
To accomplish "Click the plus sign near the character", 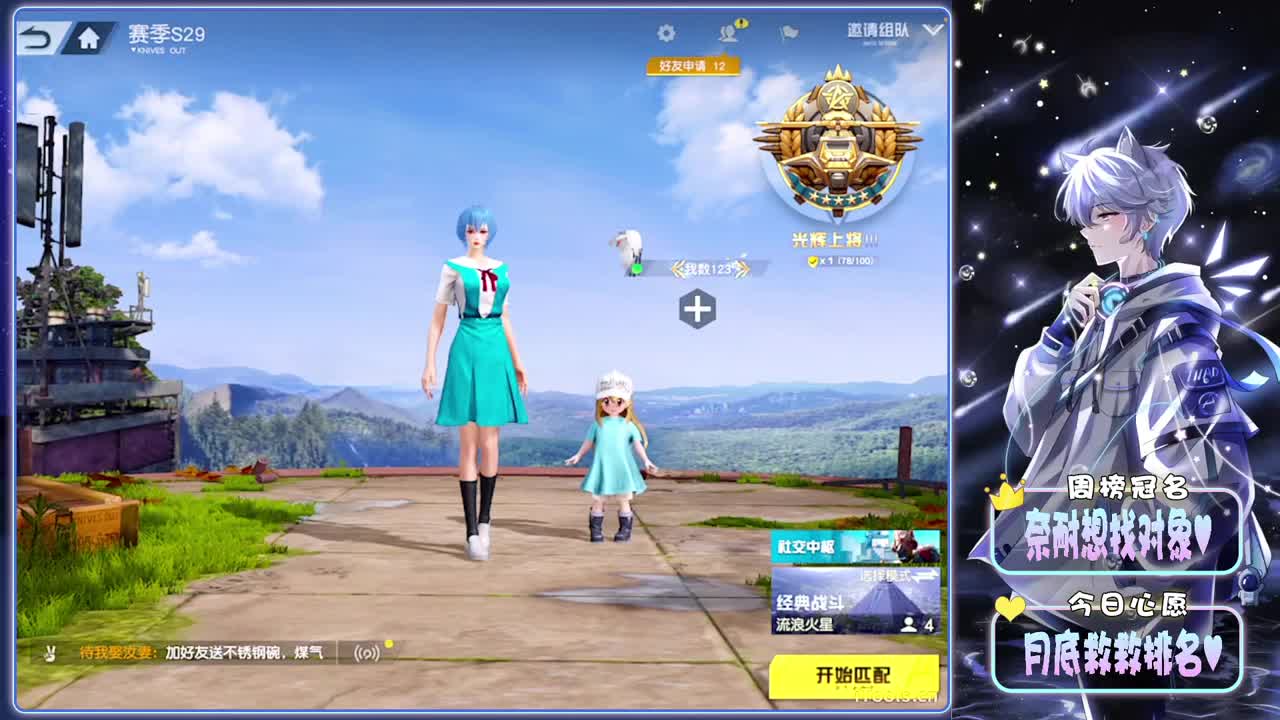I will [699, 307].
